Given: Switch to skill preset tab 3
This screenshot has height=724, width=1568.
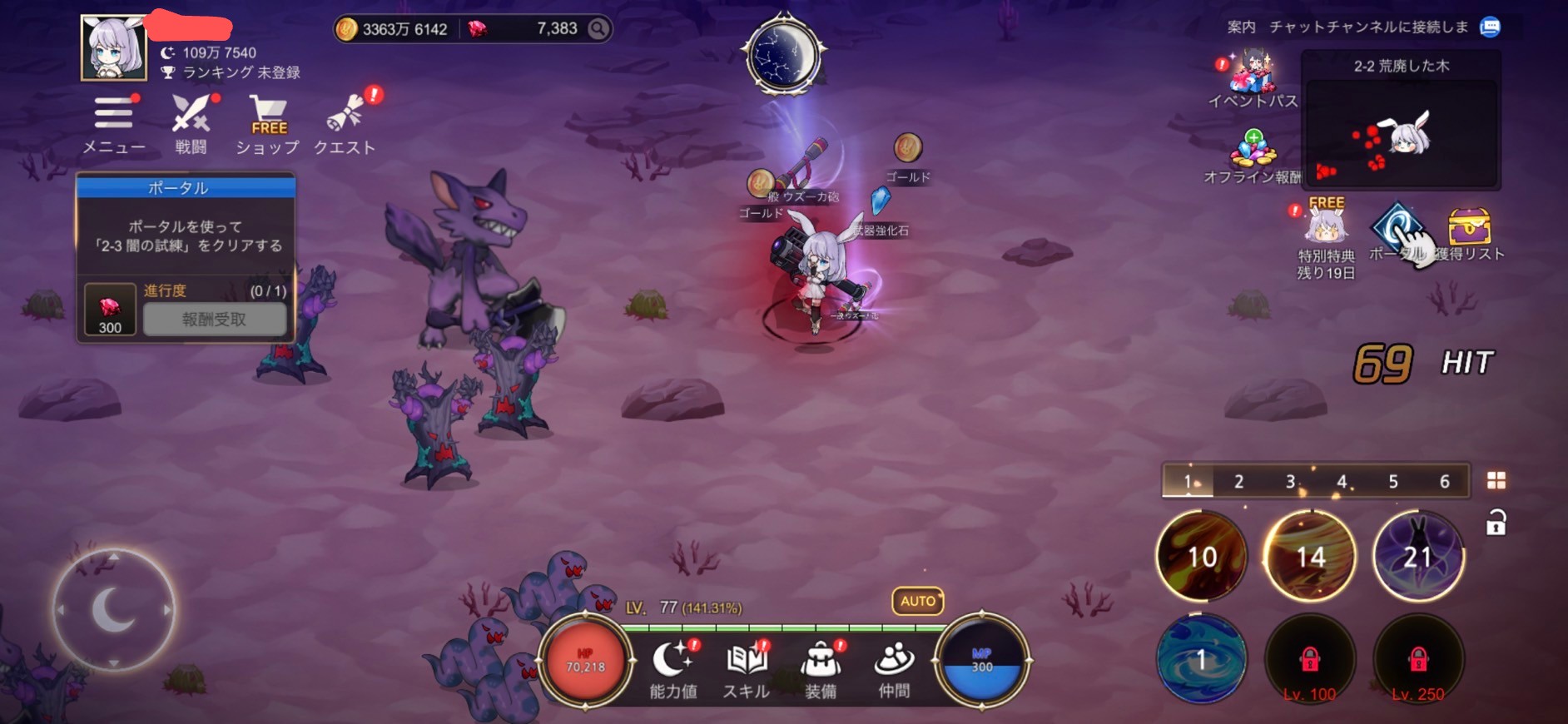Looking at the screenshot, I should (x=1290, y=481).
